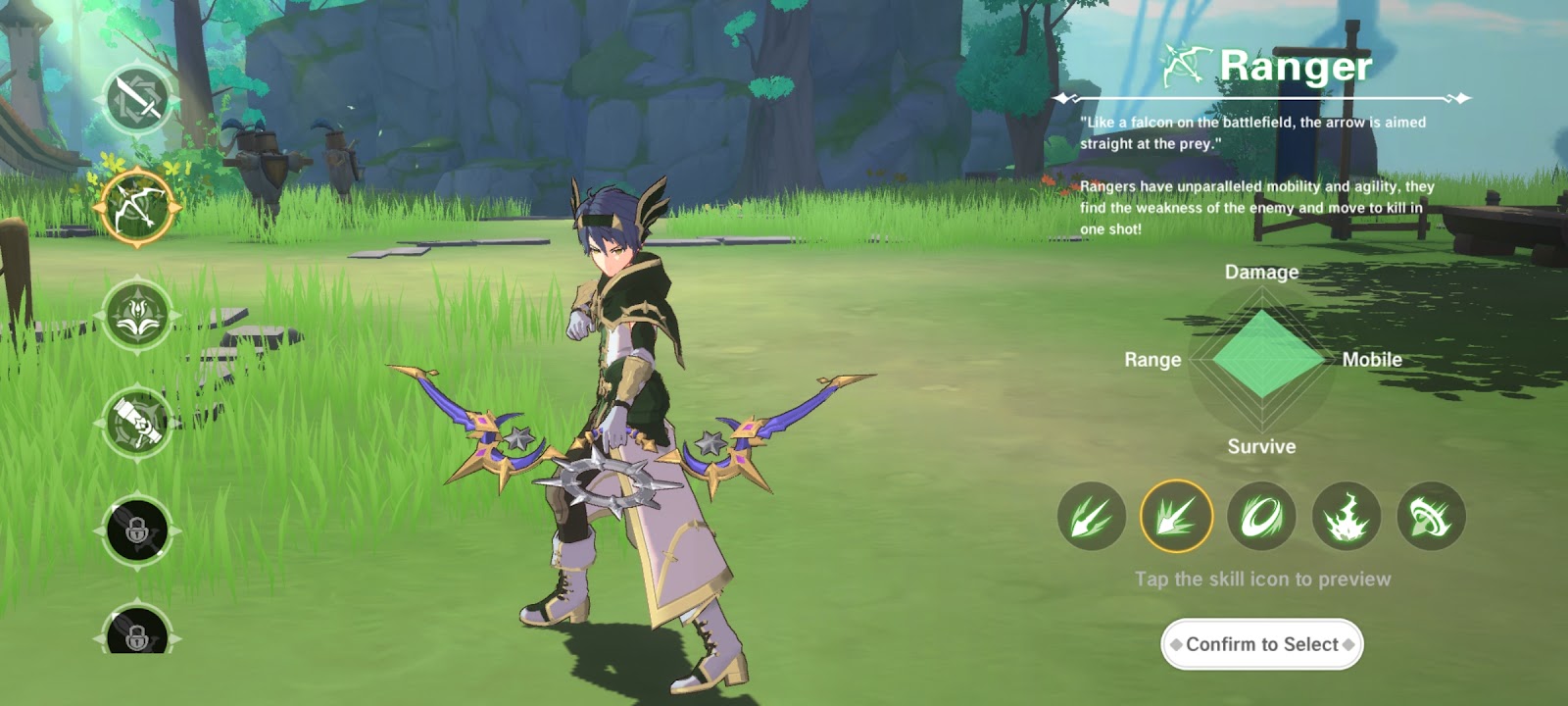Preview the single streaking arrow skill
Image resolution: width=1568 pixels, height=706 pixels.
pyautogui.click(x=1092, y=517)
